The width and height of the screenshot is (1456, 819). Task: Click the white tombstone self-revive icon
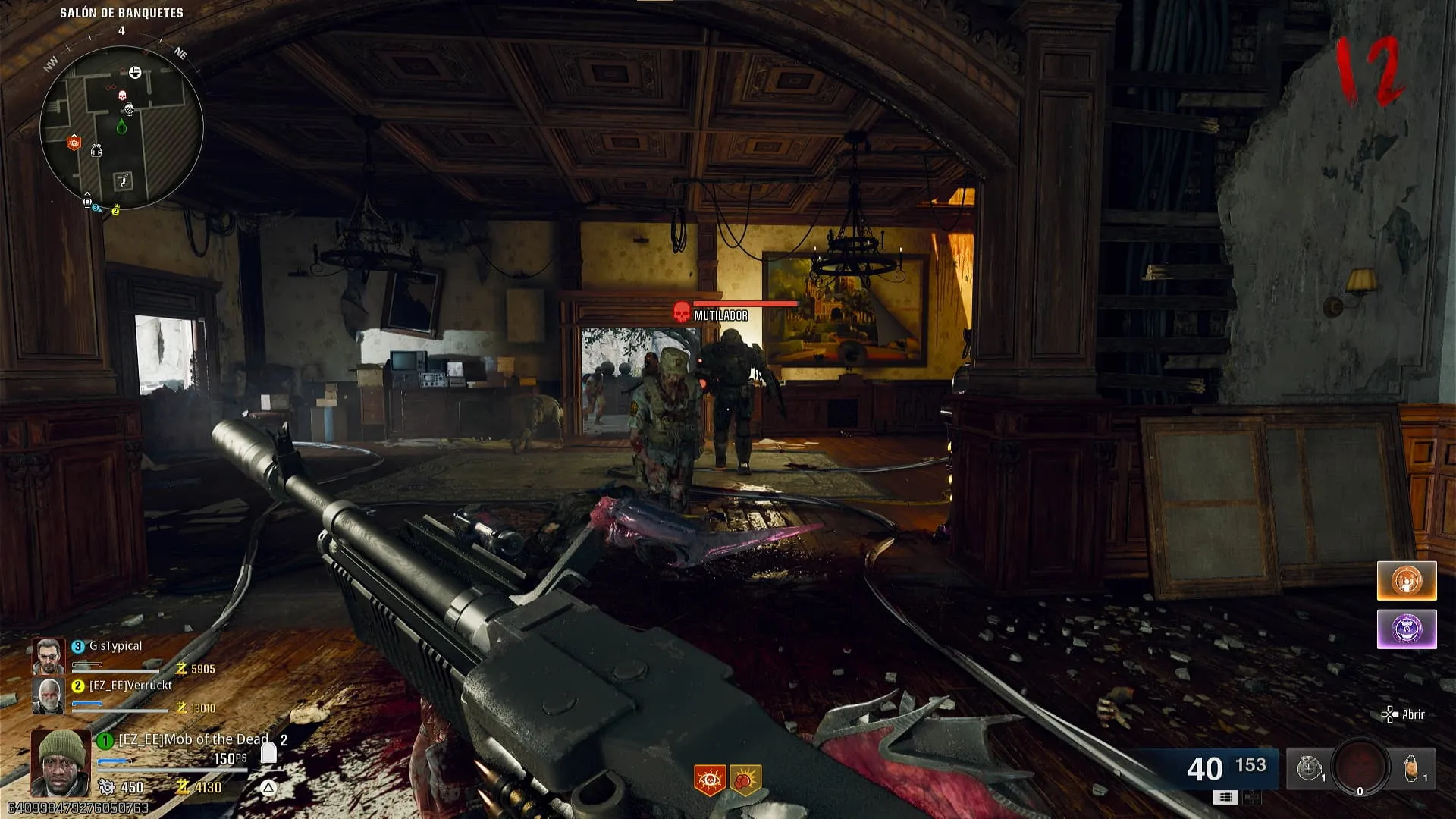(x=268, y=752)
